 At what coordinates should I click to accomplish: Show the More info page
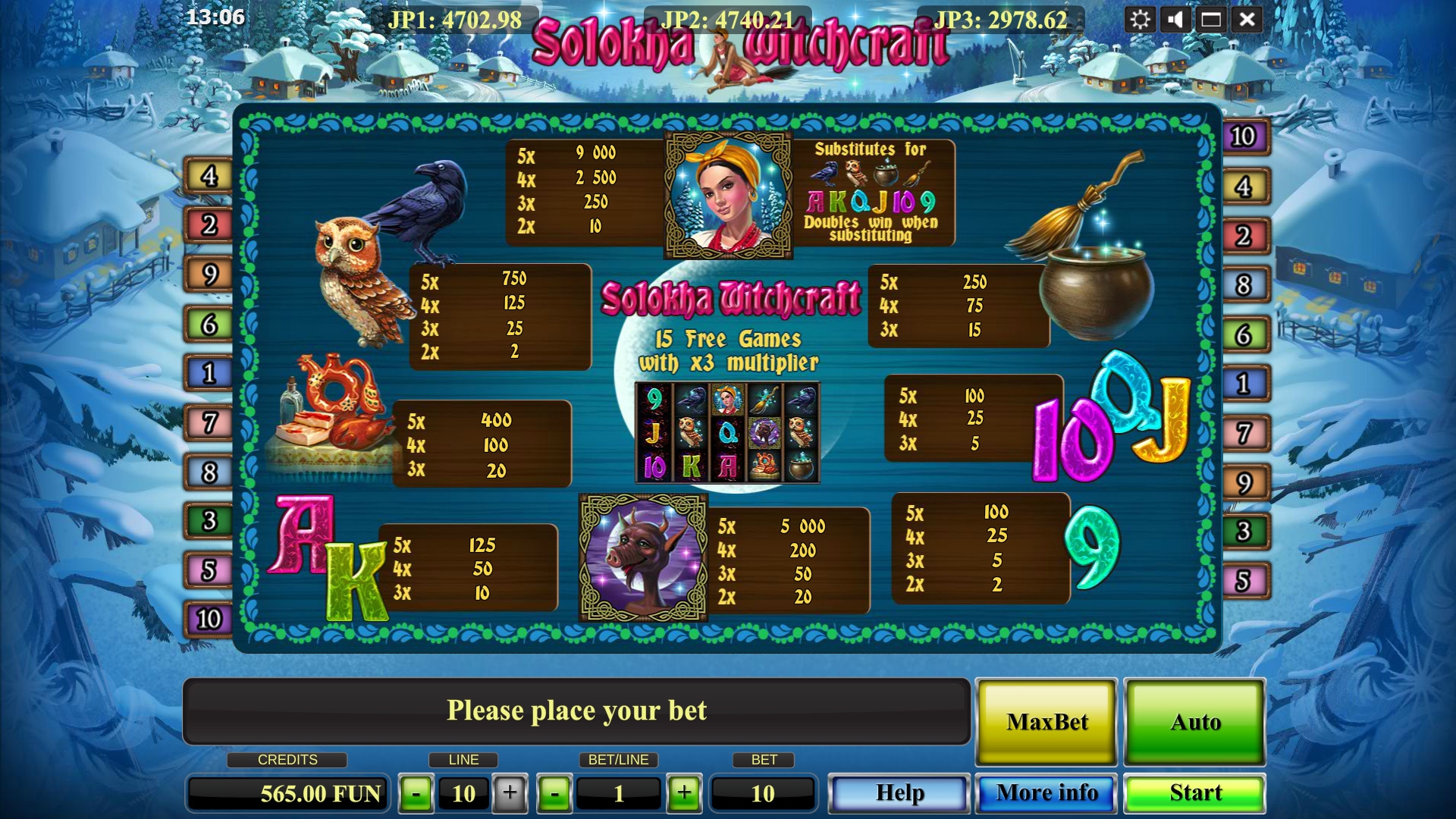[1046, 793]
